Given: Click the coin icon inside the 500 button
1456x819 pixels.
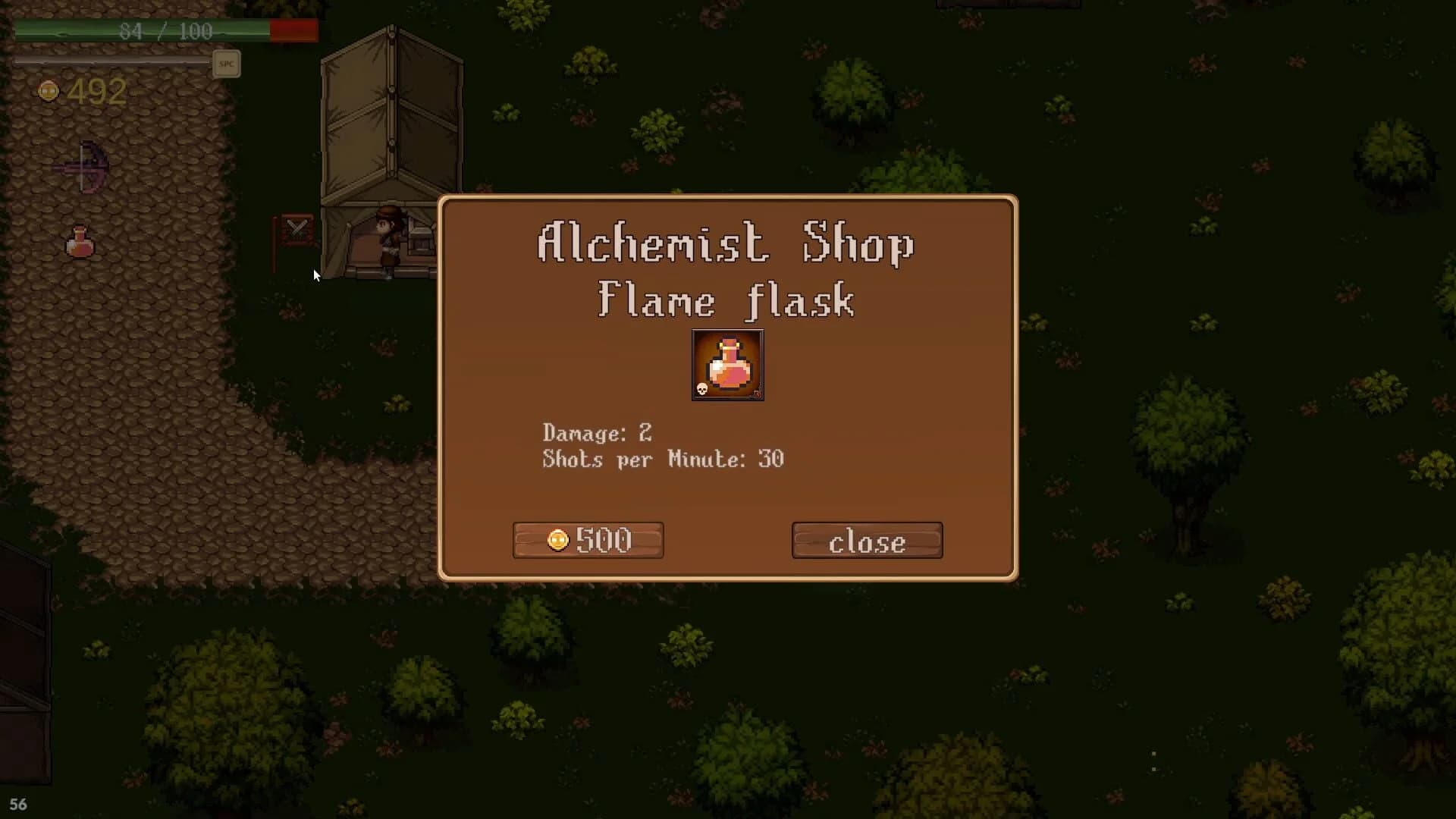Looking at the screenshot, I should [558, 540].
